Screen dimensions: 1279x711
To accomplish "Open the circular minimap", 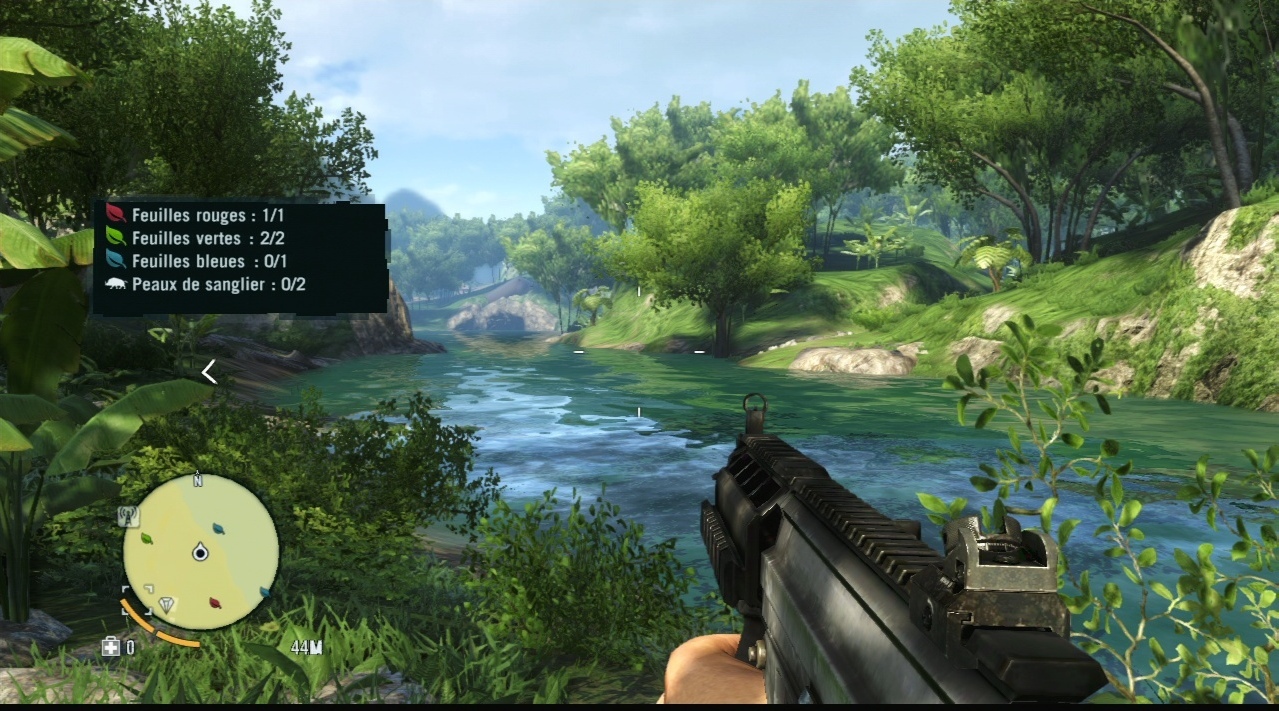I will (200, 551).
